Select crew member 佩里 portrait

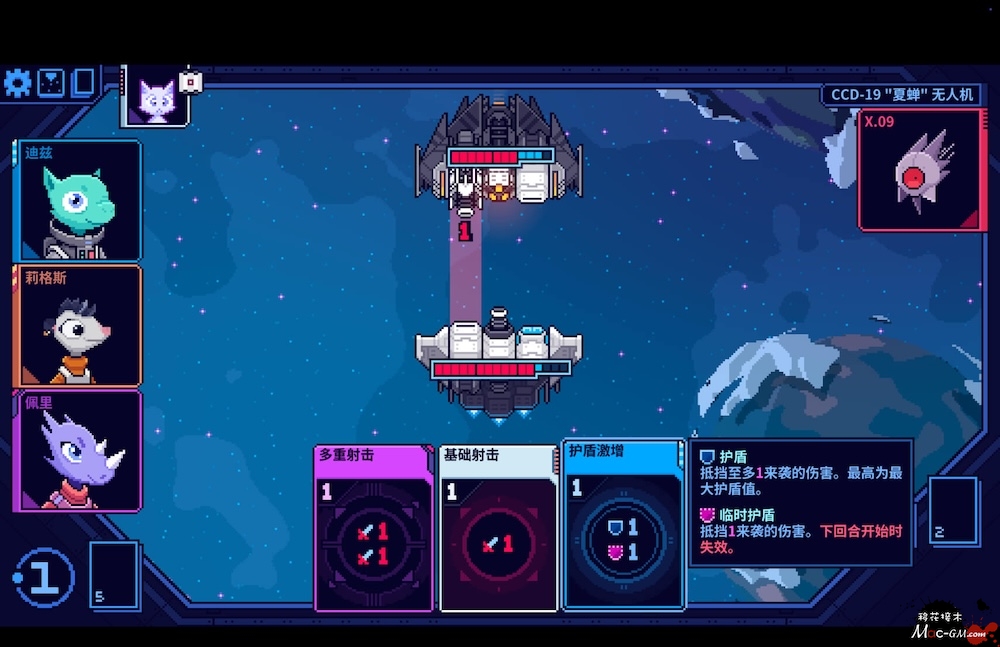[78, 451]
